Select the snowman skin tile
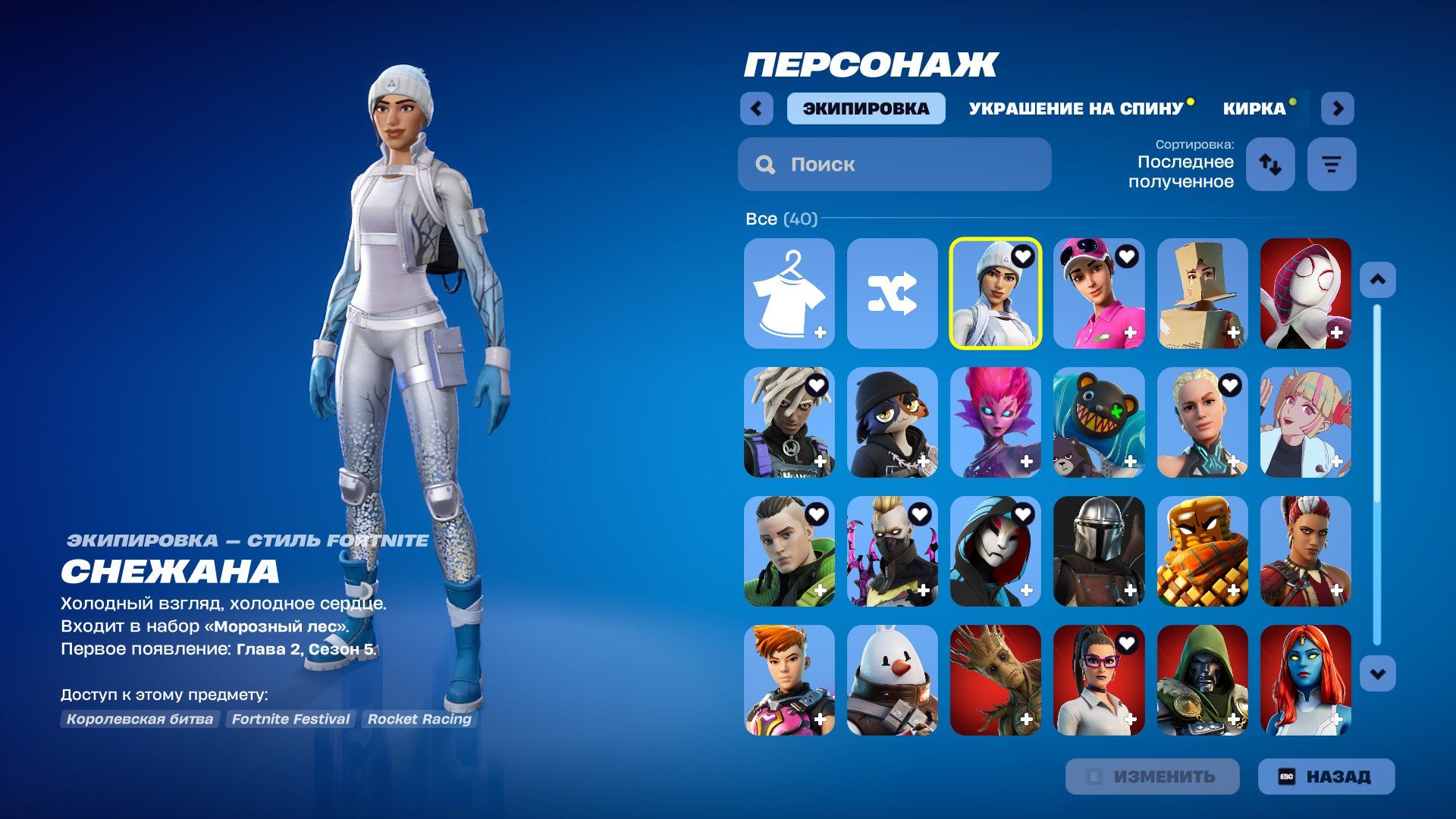This screenshot has height=819, width=1456. [x=892, y=680]
